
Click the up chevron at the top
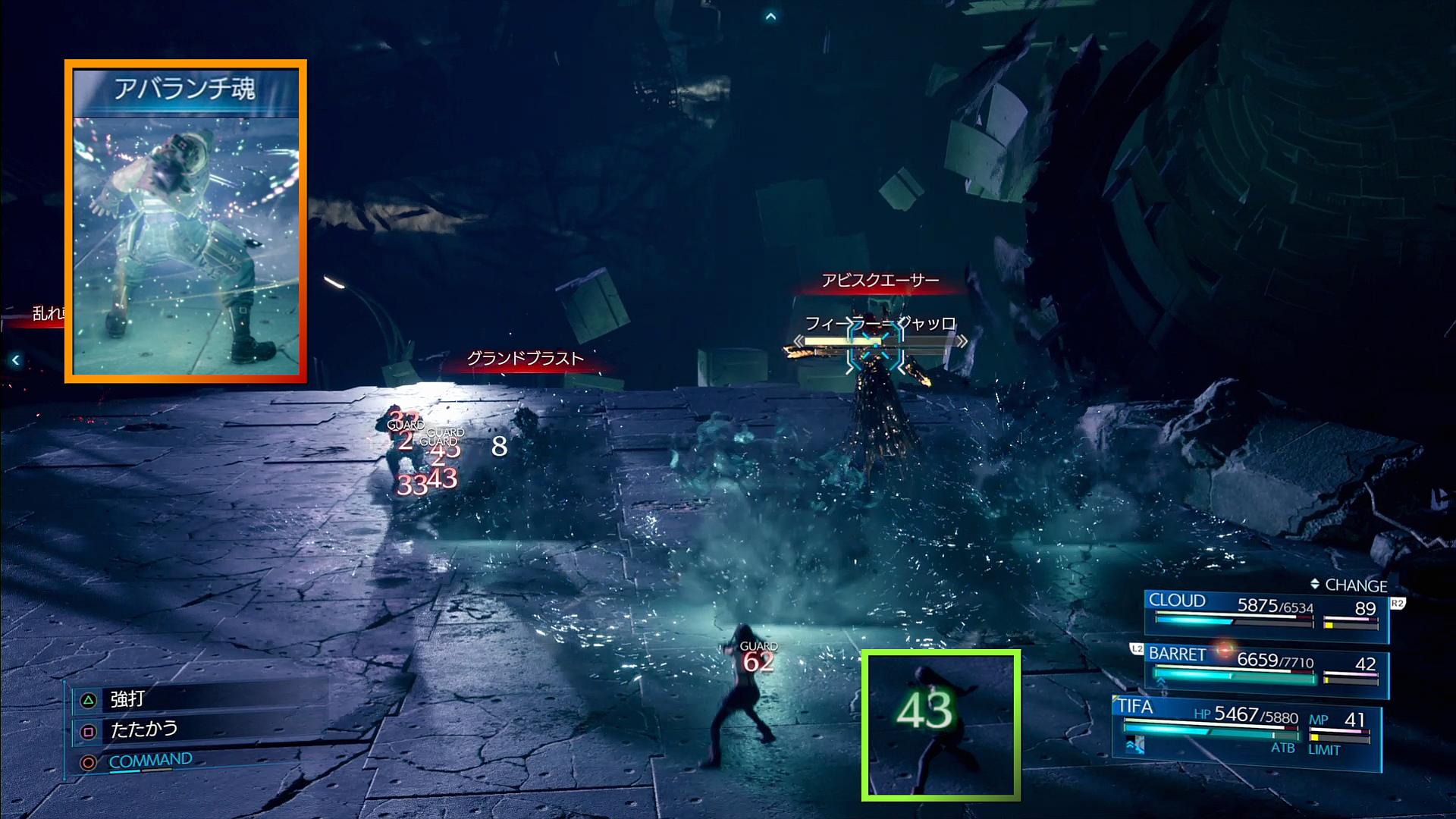click(x=770, y=17)
